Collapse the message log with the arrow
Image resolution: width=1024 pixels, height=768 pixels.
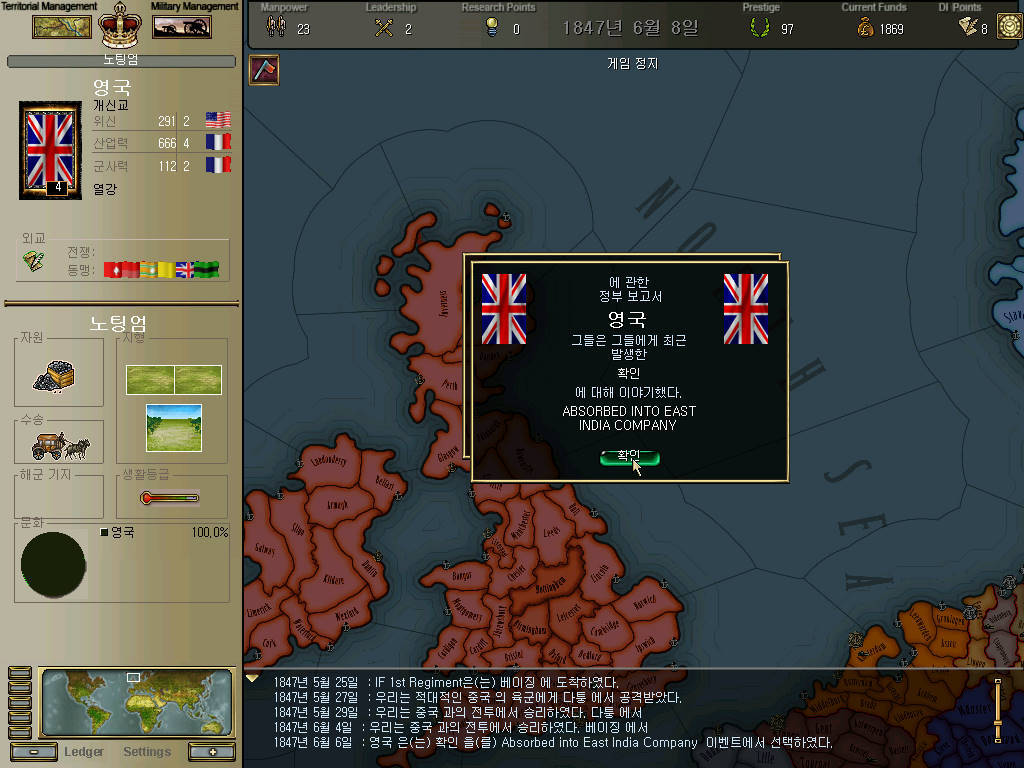click(x=252, y=678)
